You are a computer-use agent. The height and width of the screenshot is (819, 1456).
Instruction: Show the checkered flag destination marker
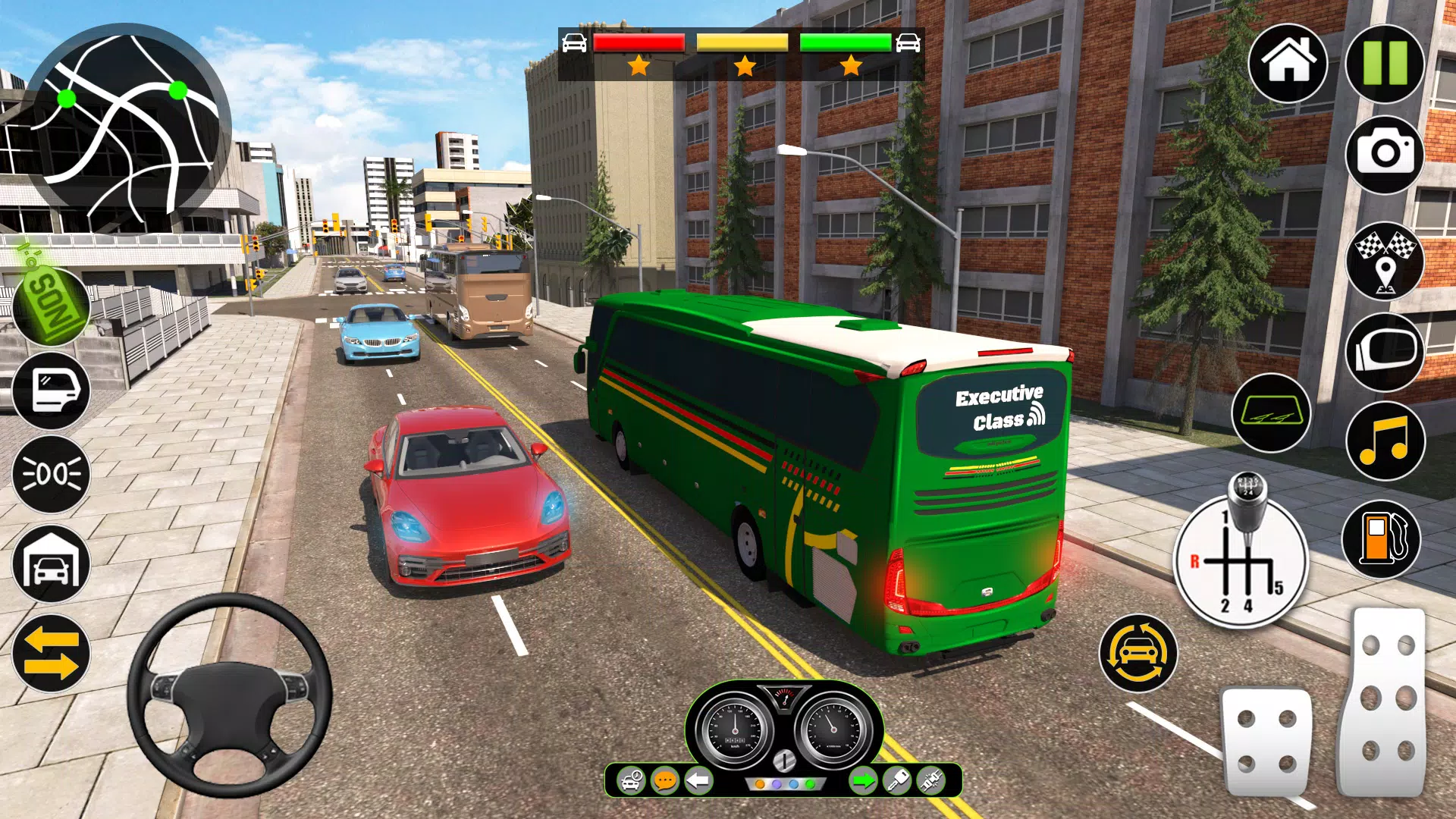point(1385,262)
